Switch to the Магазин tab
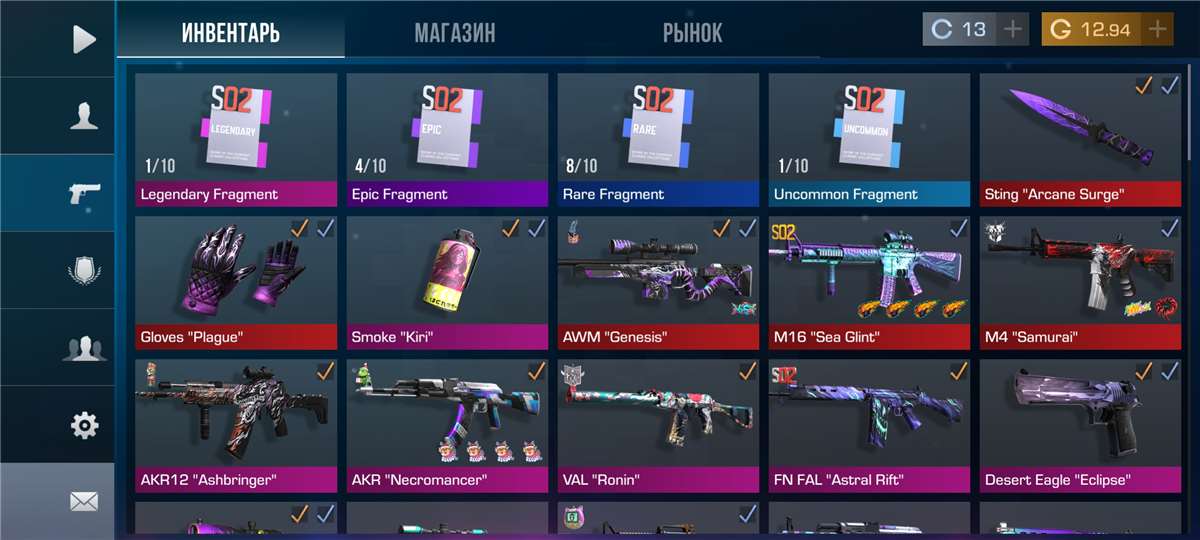This screenshot has width=1200, height=540. [455, 32]
